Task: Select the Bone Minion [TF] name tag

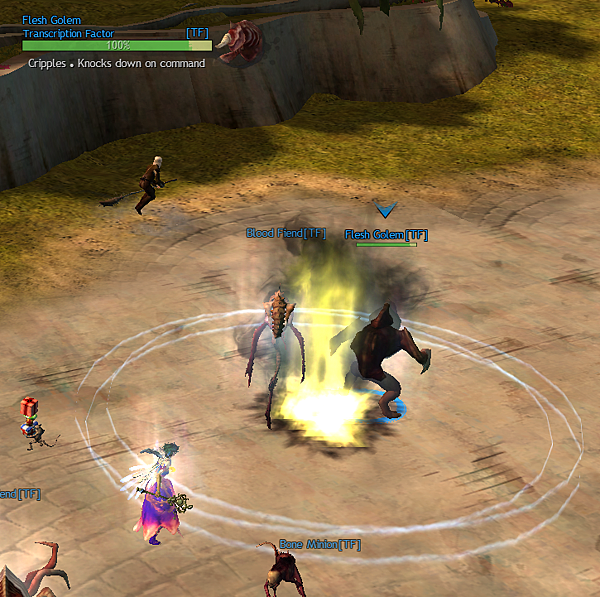Action: click(319, 544)
